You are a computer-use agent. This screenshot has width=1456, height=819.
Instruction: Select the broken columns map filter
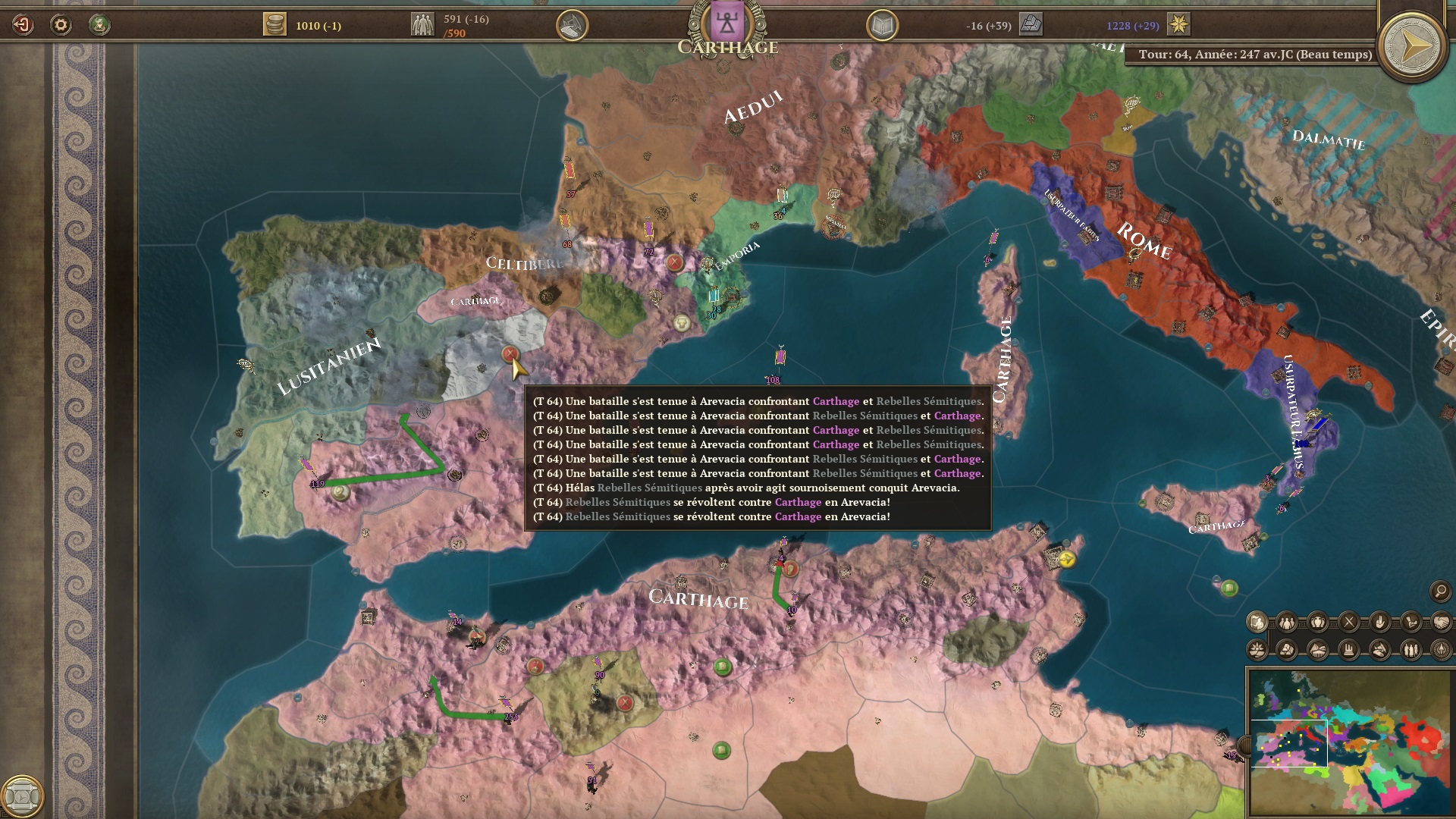(x=1349, y=650)
